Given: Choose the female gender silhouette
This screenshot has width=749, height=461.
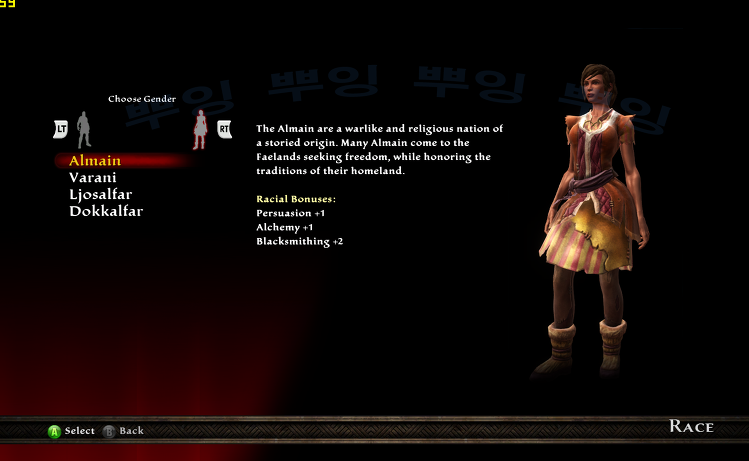Looking at the screenshot, I should 199,129.
